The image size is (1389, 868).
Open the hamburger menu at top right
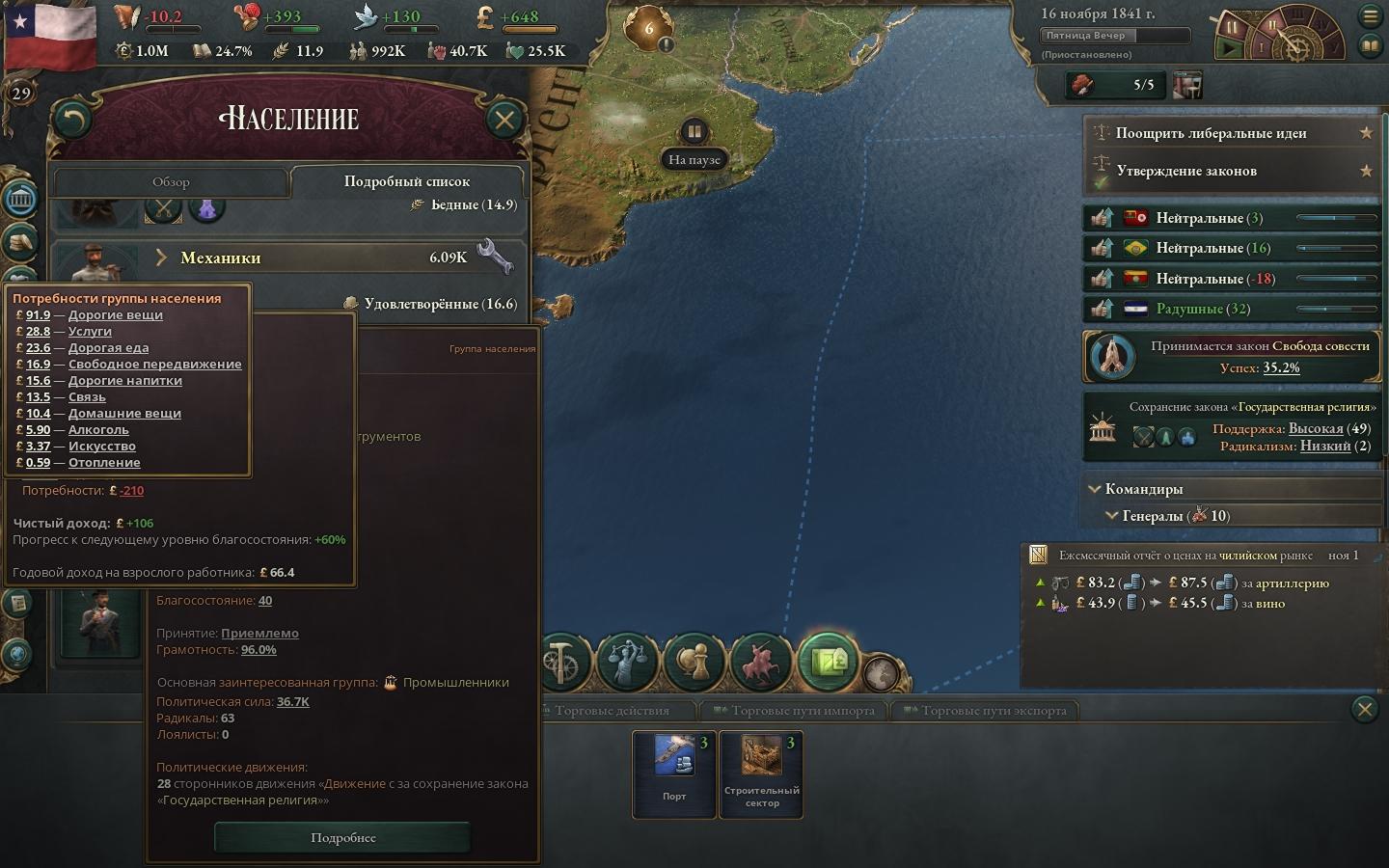1370,15
